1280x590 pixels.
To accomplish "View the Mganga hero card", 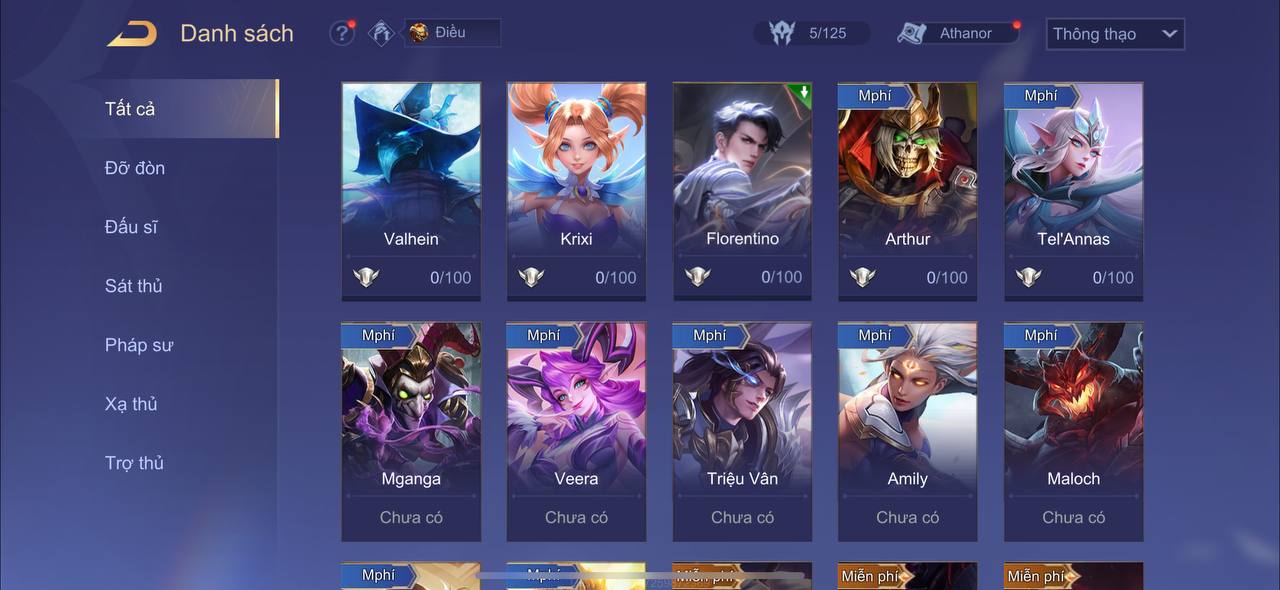I will [x=411, y=430].
